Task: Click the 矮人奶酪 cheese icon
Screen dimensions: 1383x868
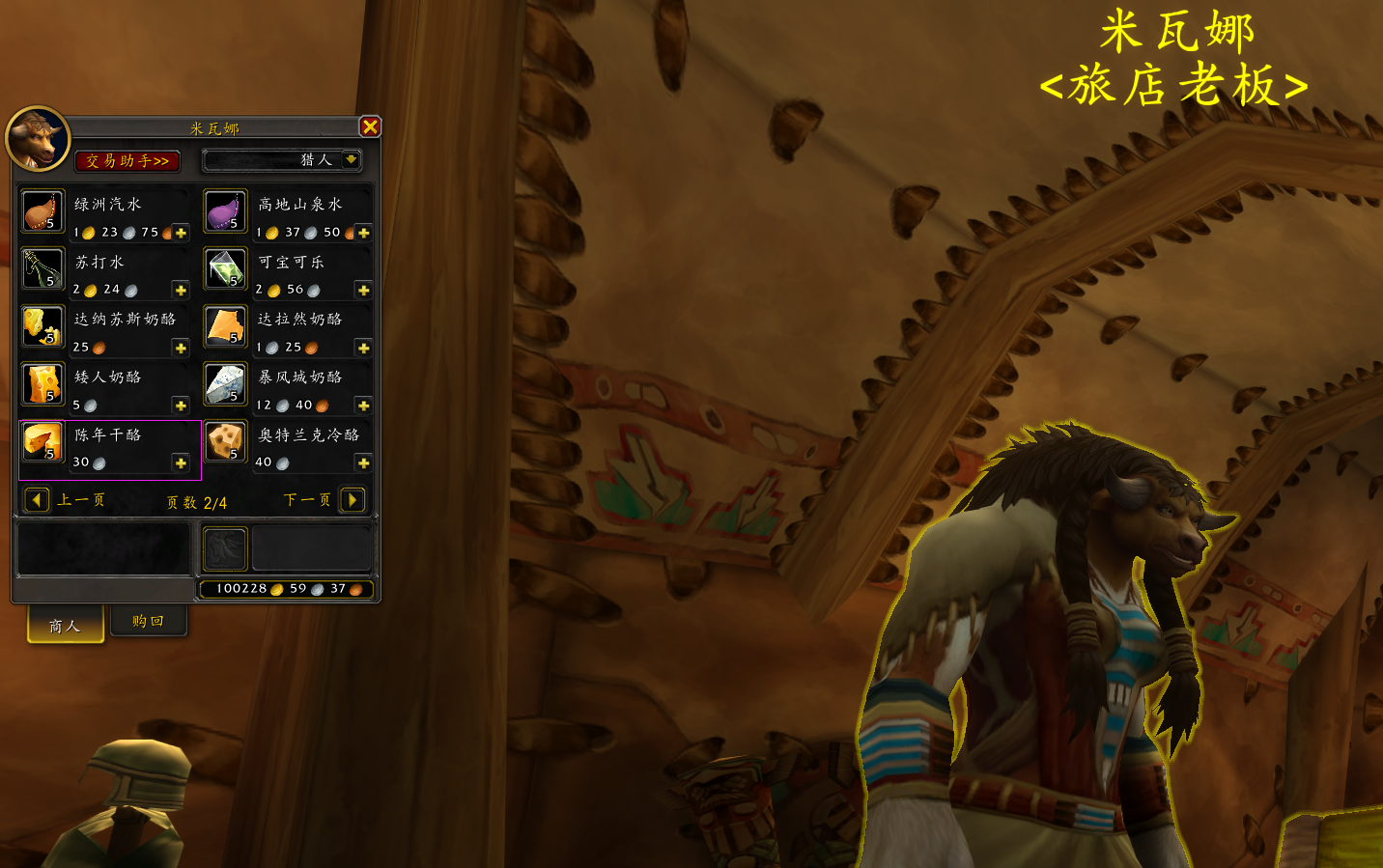Action: click(42, 384)
